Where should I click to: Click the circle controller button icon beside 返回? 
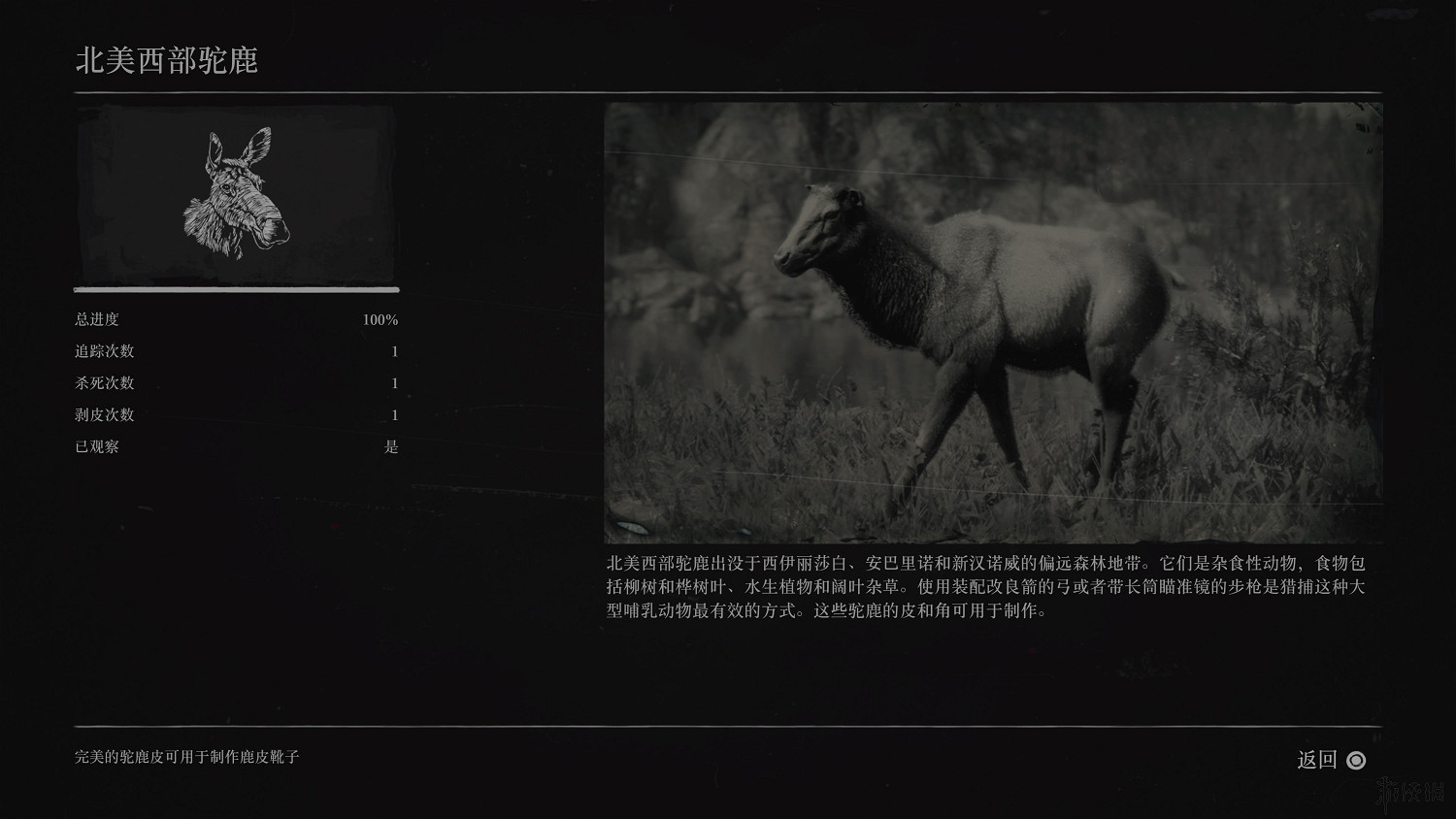click(x=1356, y=761)
